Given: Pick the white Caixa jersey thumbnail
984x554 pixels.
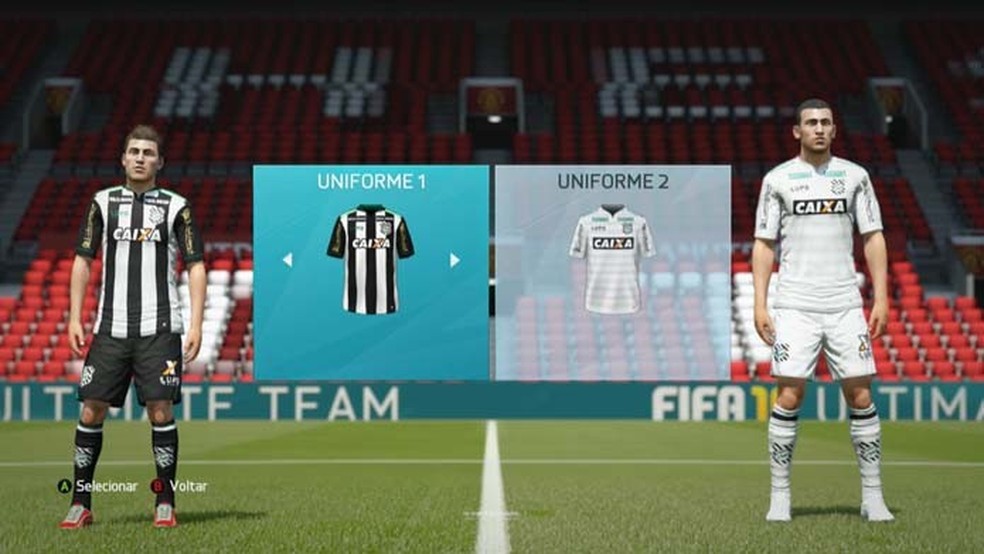Looking at the screenshot, I should point(612,260).
